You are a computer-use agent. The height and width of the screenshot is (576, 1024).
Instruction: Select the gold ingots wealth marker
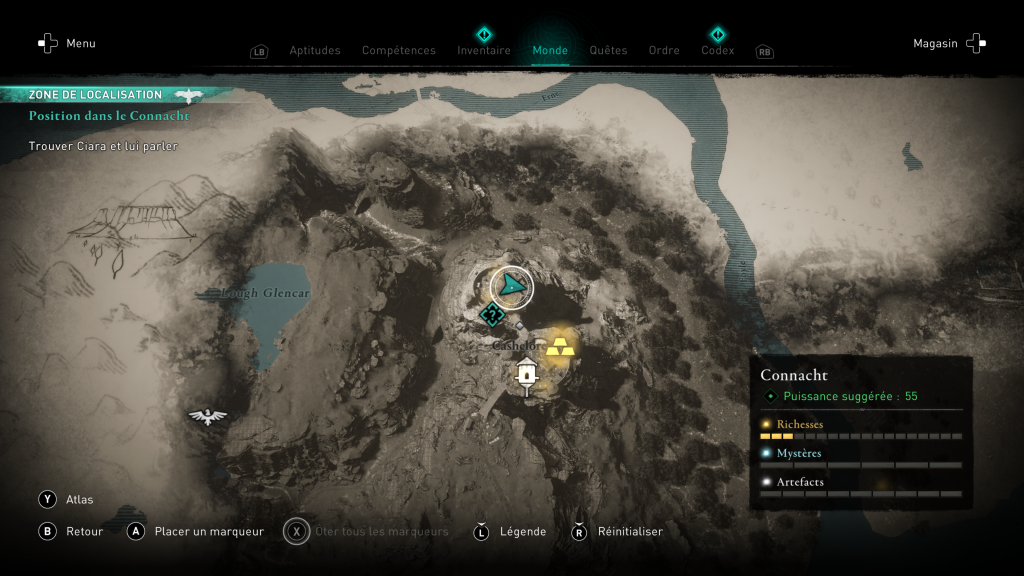coord(560,346)
